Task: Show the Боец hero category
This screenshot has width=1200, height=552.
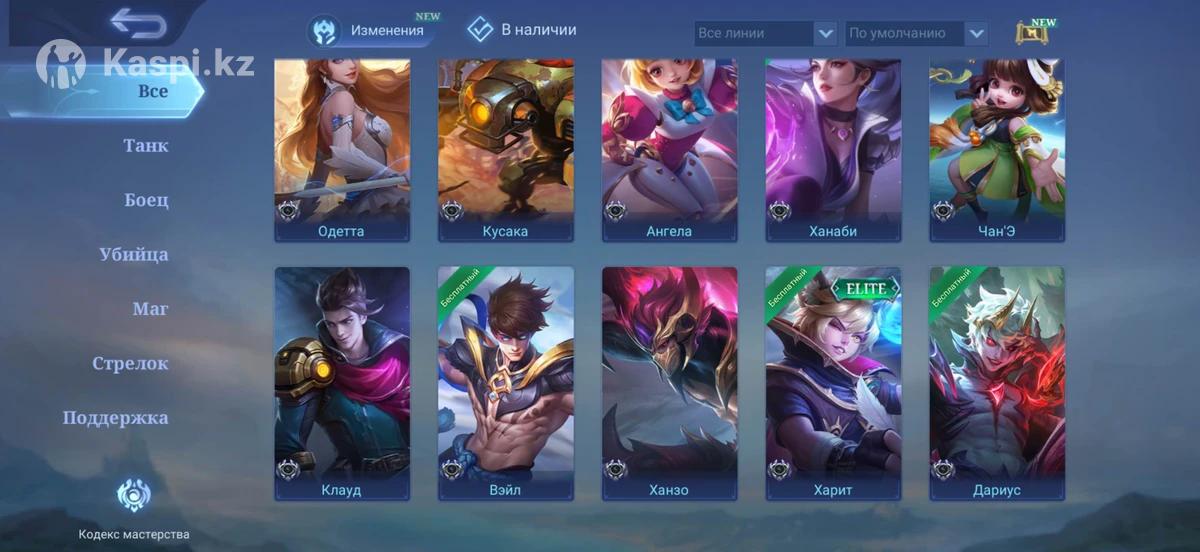Action: click(146, 200)
